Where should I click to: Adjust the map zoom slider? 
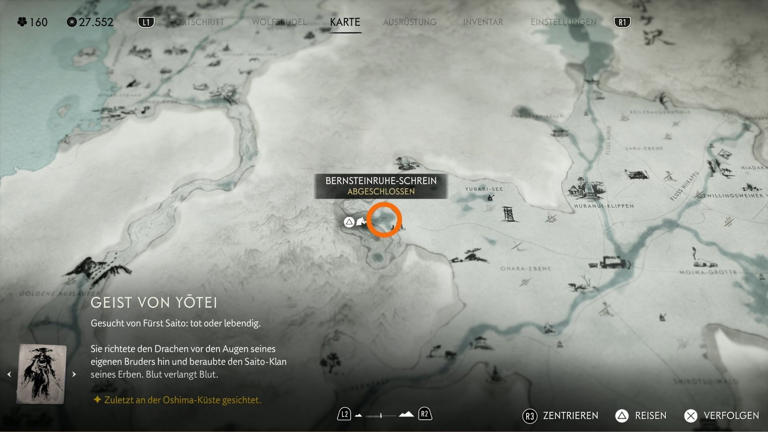[383, 415]
